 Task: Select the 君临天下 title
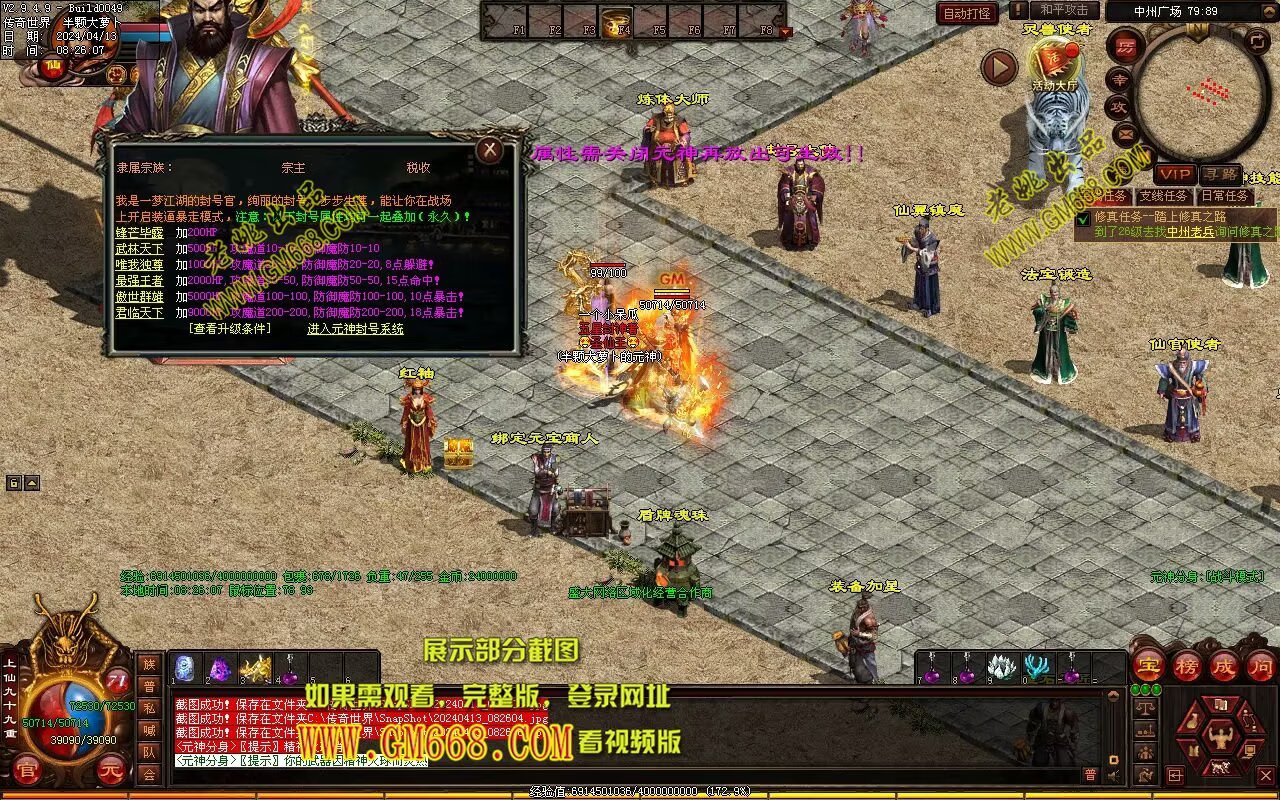click(139, 313)
